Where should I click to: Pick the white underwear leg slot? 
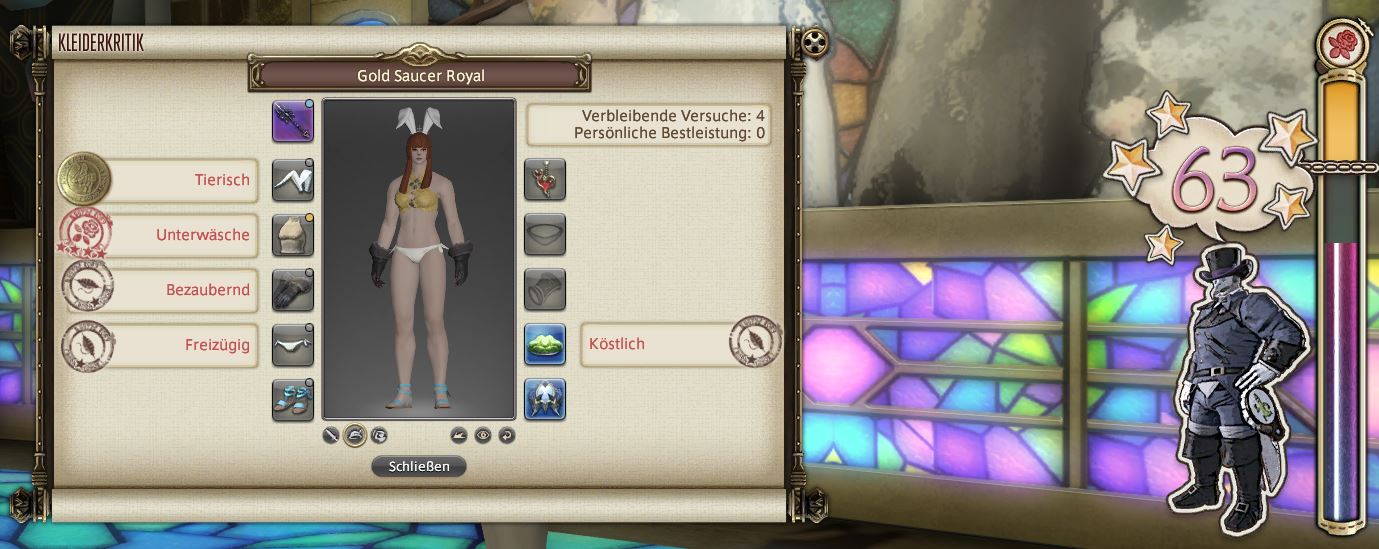click(x=293, y=345)
